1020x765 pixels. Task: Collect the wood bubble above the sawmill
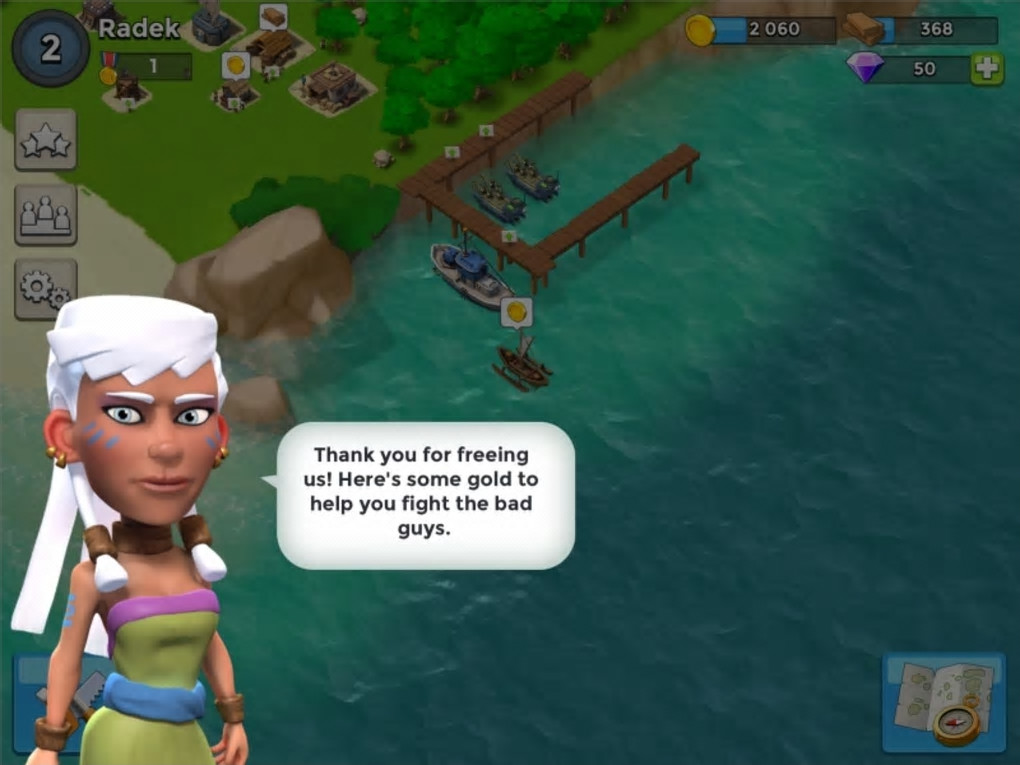coord(273,17)
